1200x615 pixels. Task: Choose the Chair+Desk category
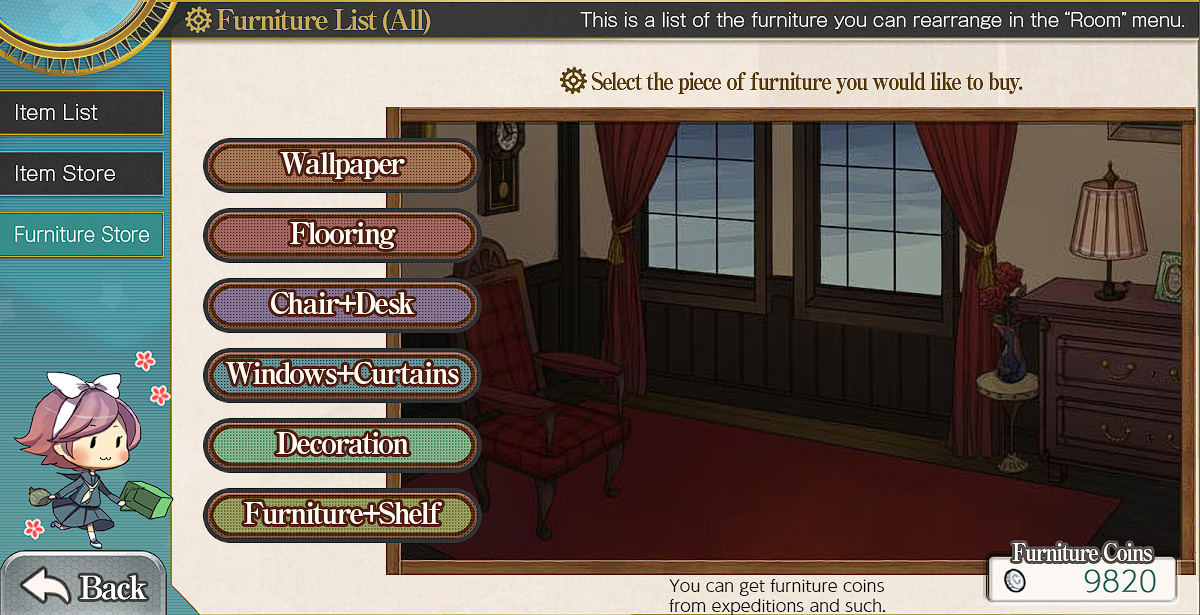[342, 305]
